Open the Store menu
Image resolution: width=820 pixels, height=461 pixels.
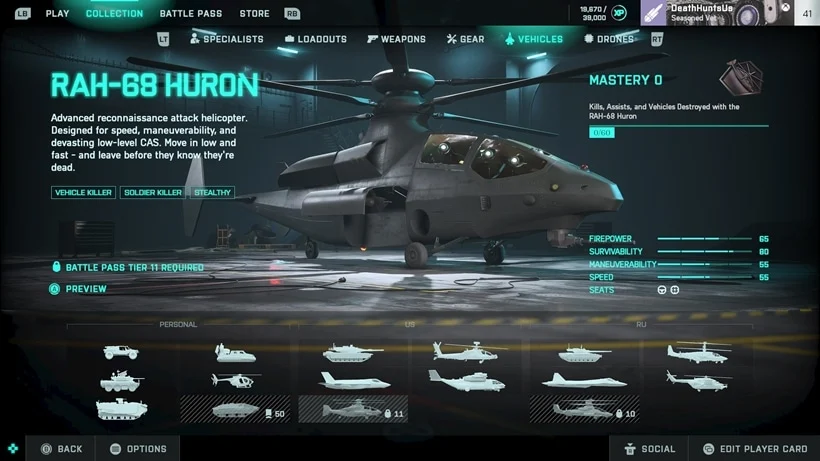(254, 14)
